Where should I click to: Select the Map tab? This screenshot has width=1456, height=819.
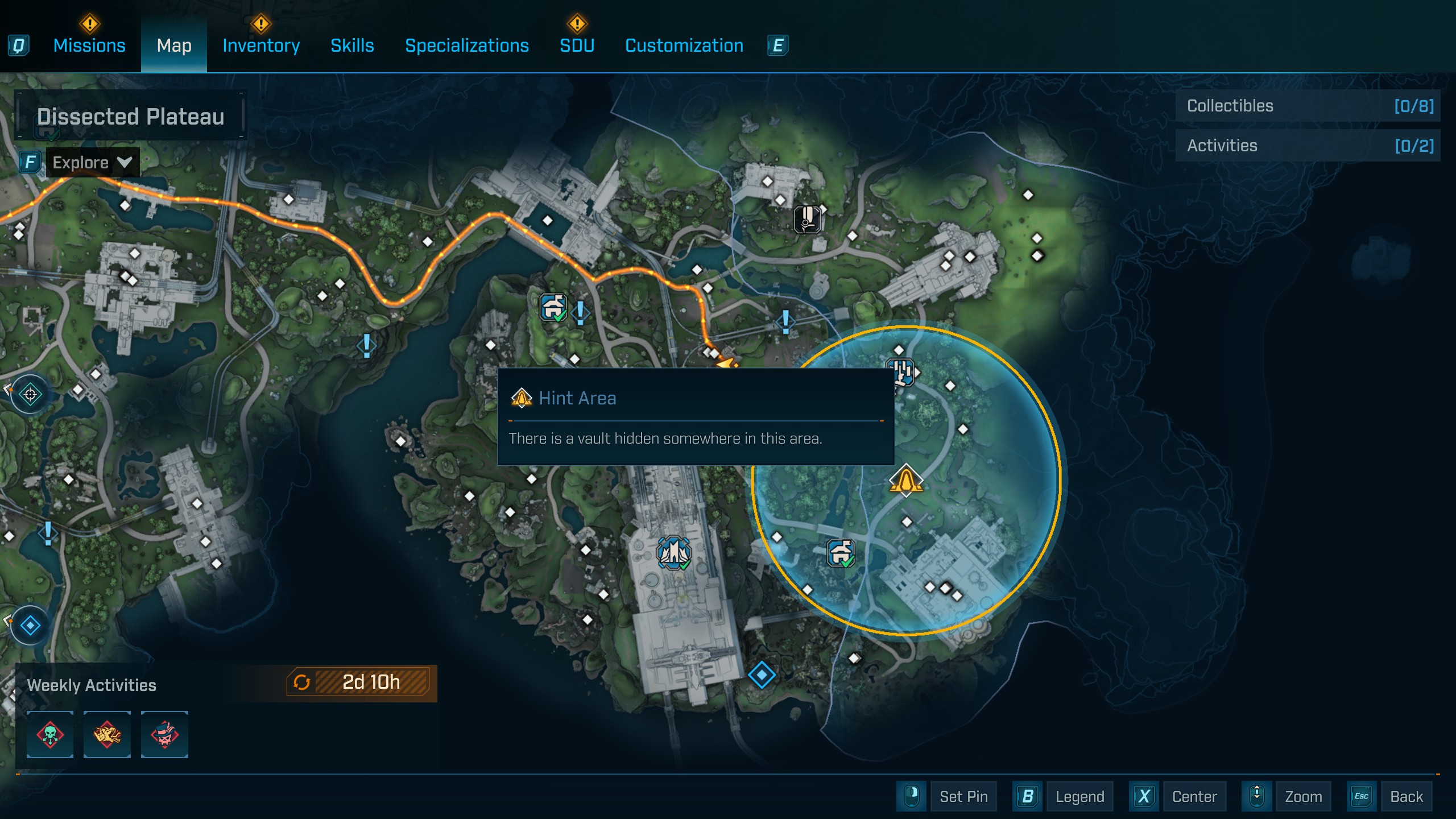pos(174,45)
